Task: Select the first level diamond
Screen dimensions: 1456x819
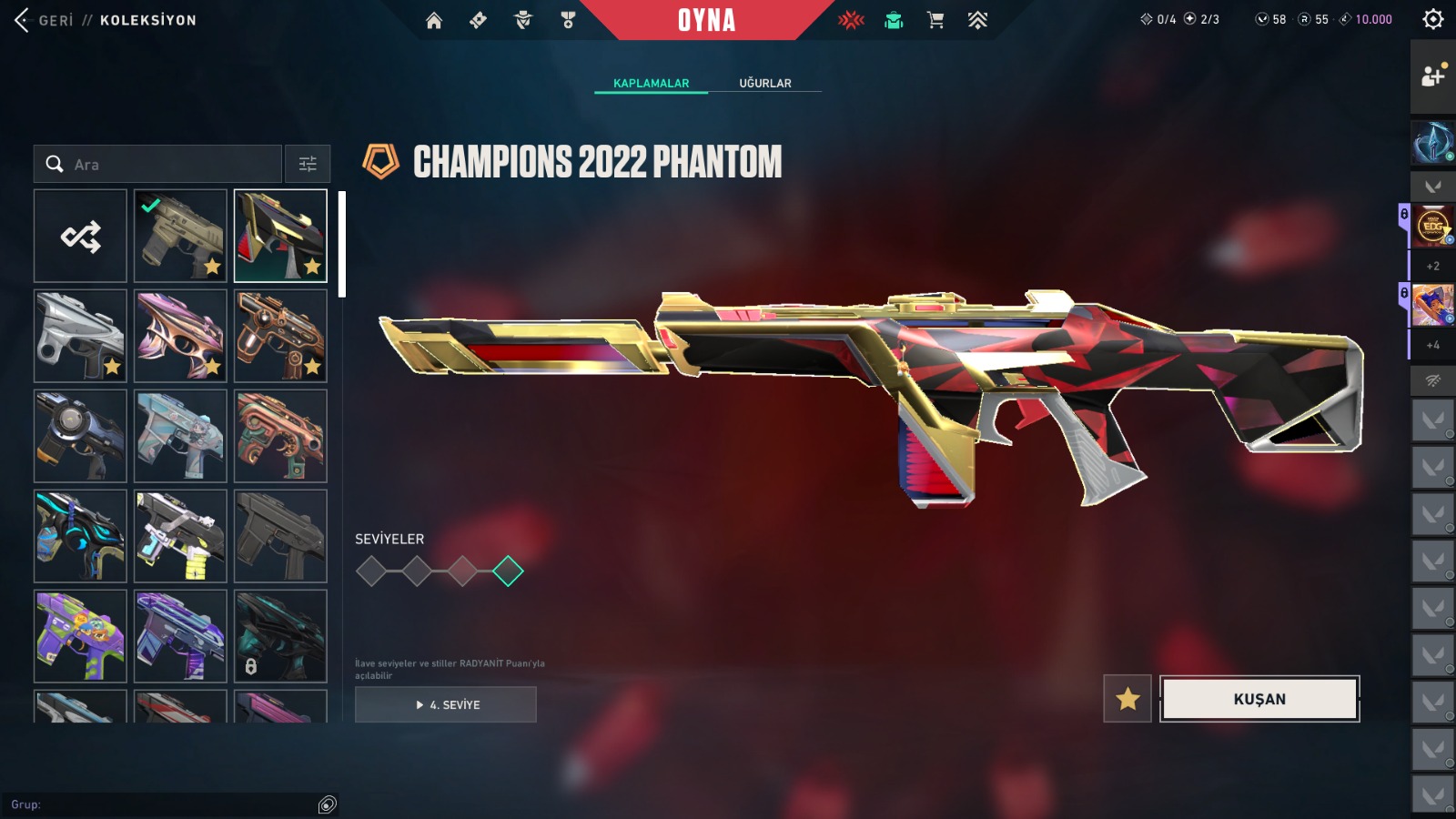Action: pos(371,571)
